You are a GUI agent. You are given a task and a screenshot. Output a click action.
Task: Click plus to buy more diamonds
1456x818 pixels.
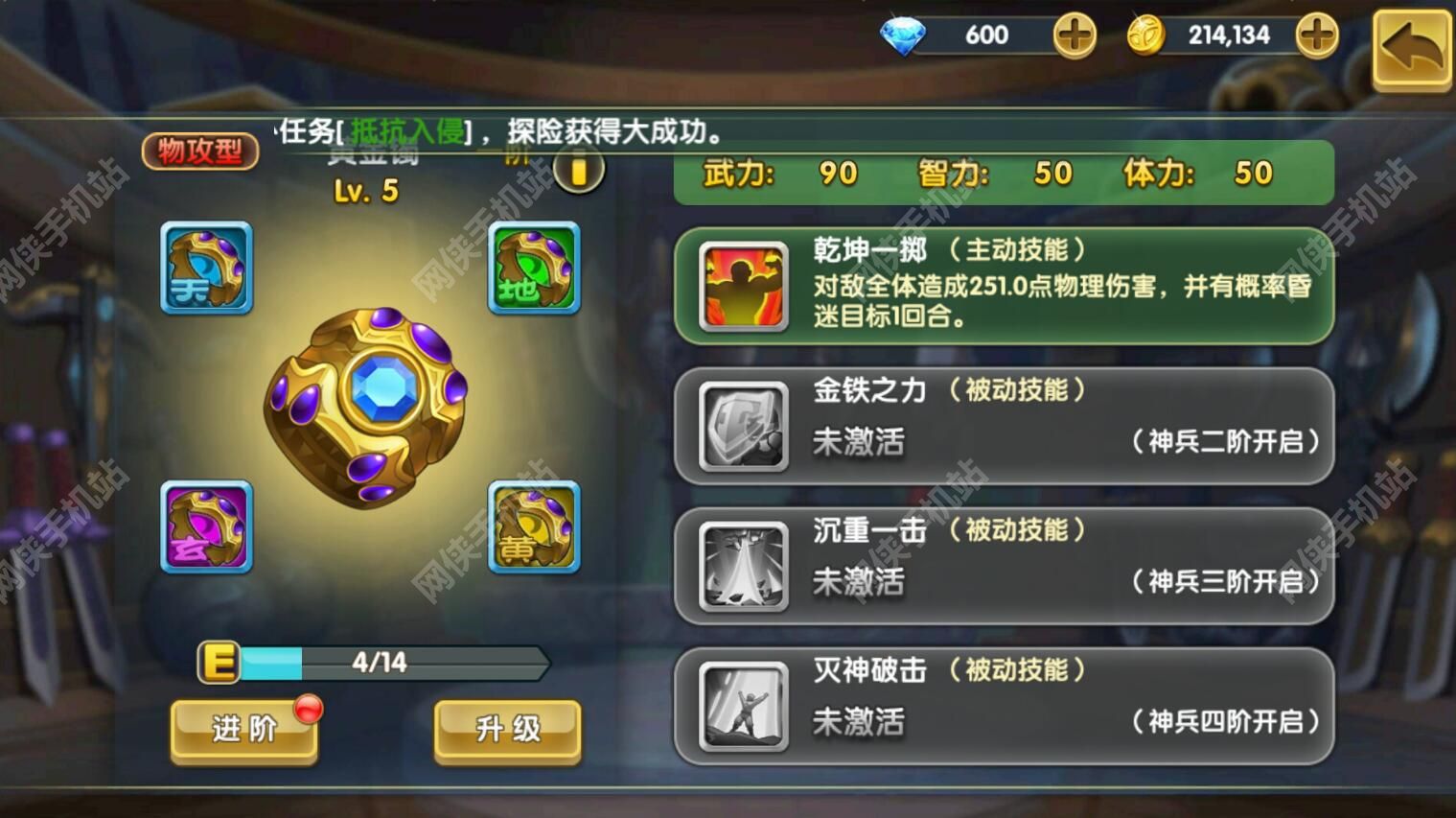pos(1074,35)
